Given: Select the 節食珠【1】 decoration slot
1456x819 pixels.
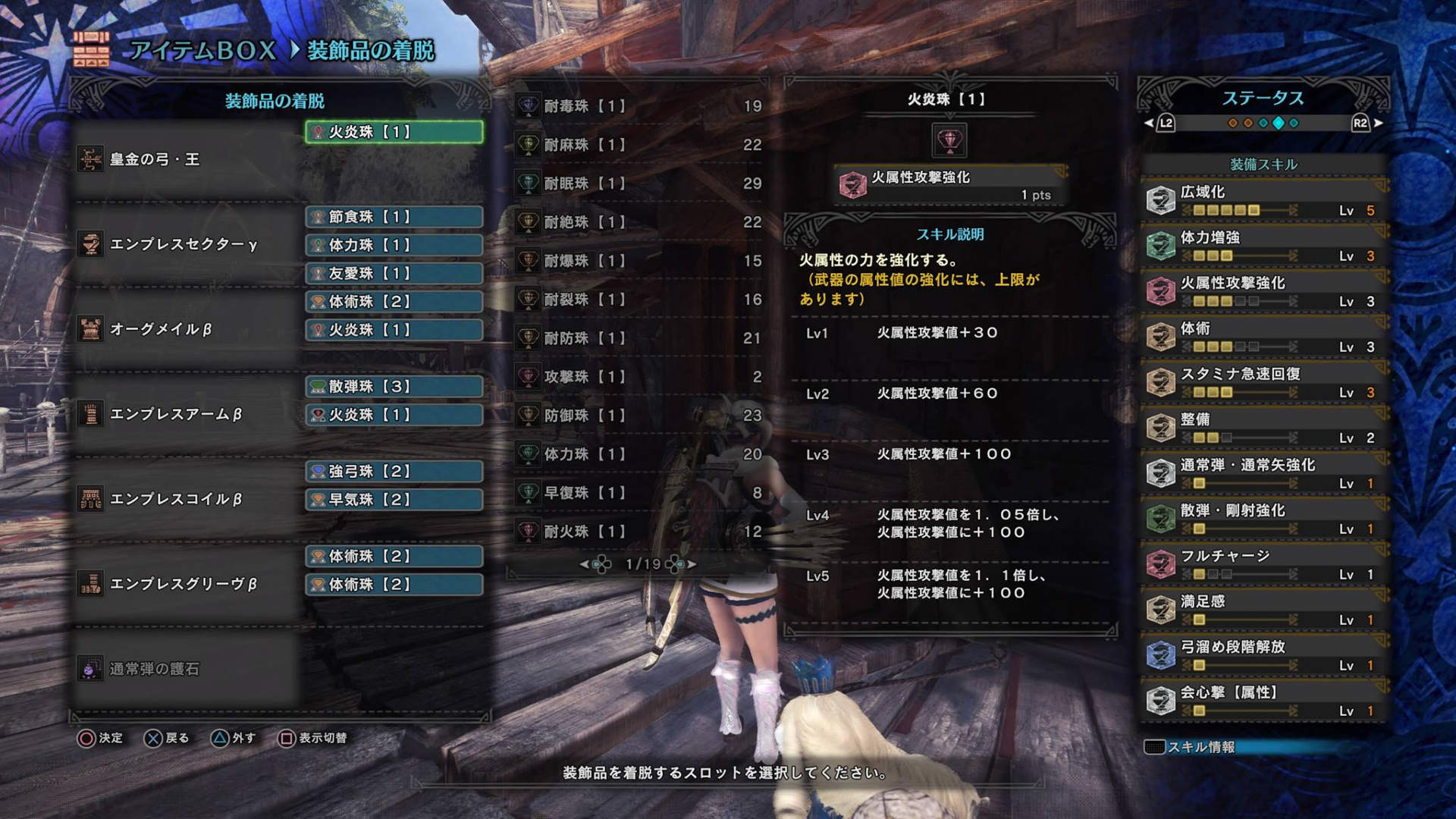Looking at the screenshot, I should [394, 217].
